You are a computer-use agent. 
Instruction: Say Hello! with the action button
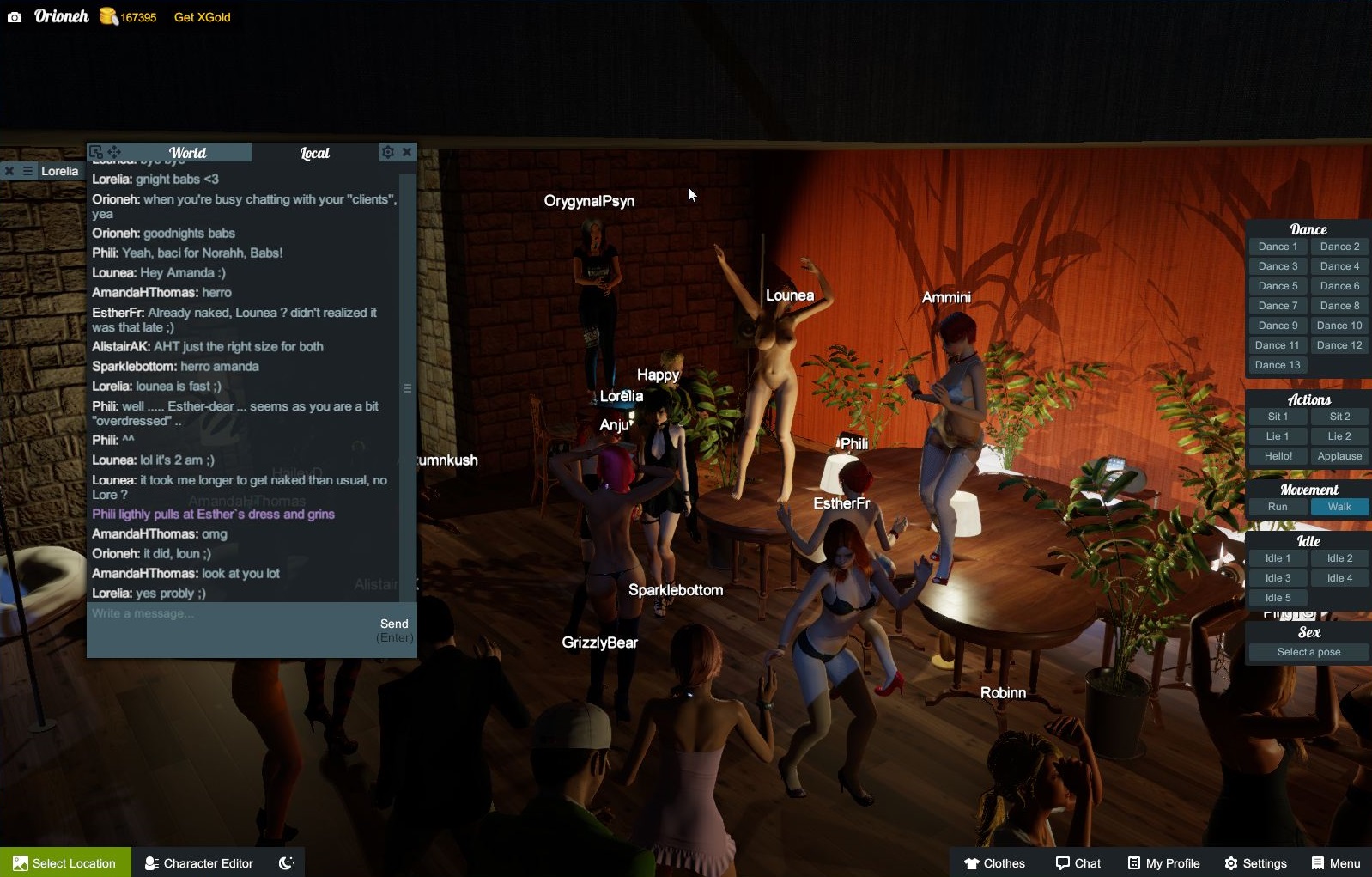coord(1278,456)
